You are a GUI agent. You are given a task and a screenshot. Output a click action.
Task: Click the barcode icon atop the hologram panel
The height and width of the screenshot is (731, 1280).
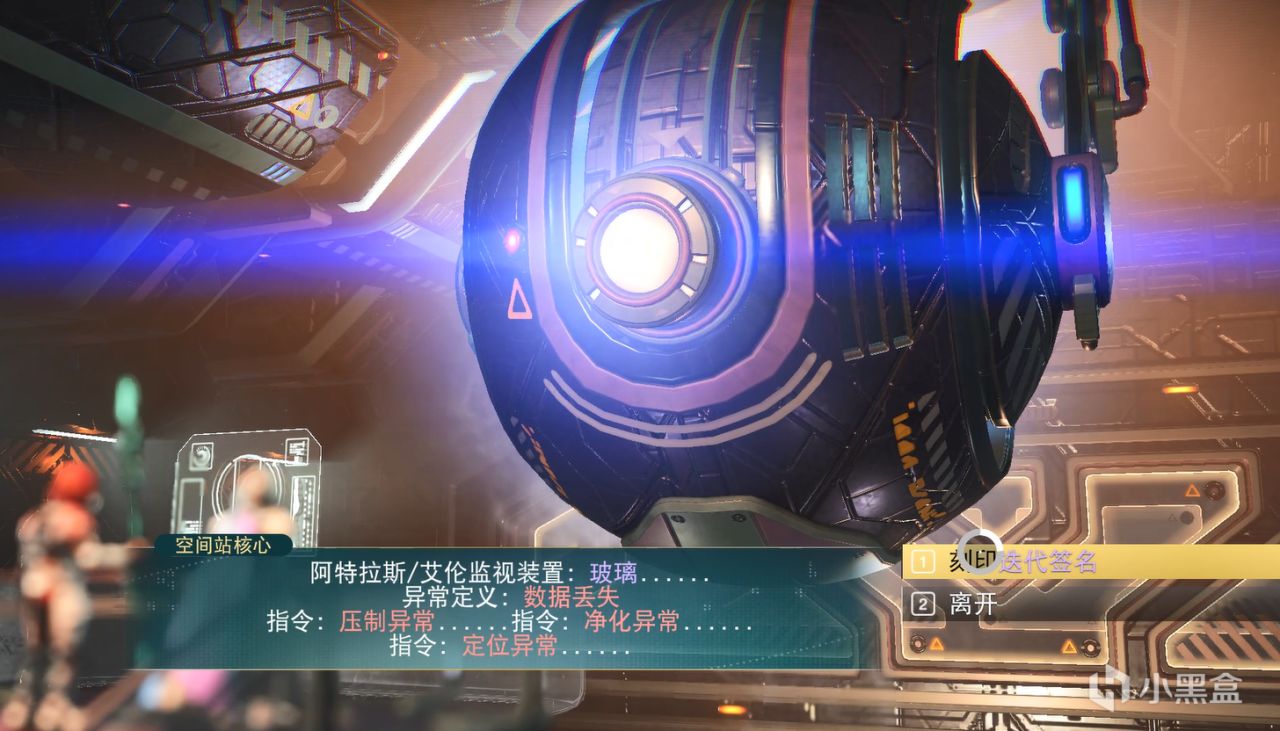297,449
